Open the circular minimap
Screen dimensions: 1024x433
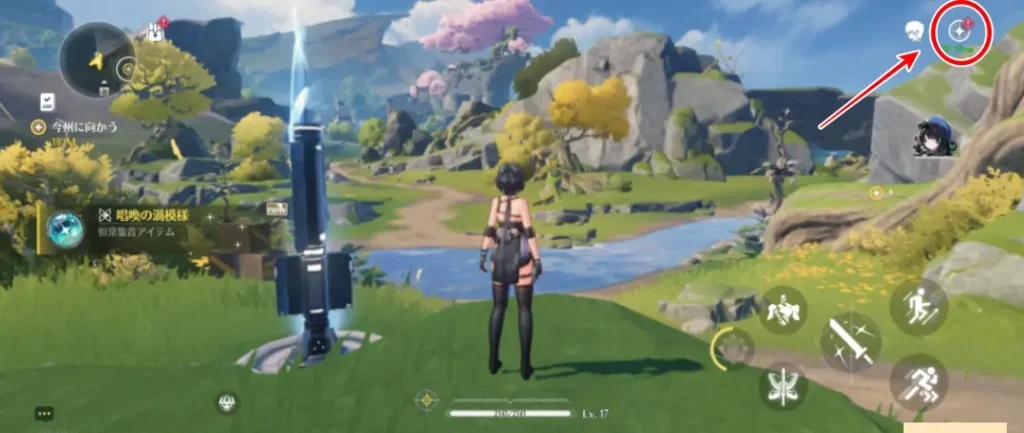click(x=97, y=60)
